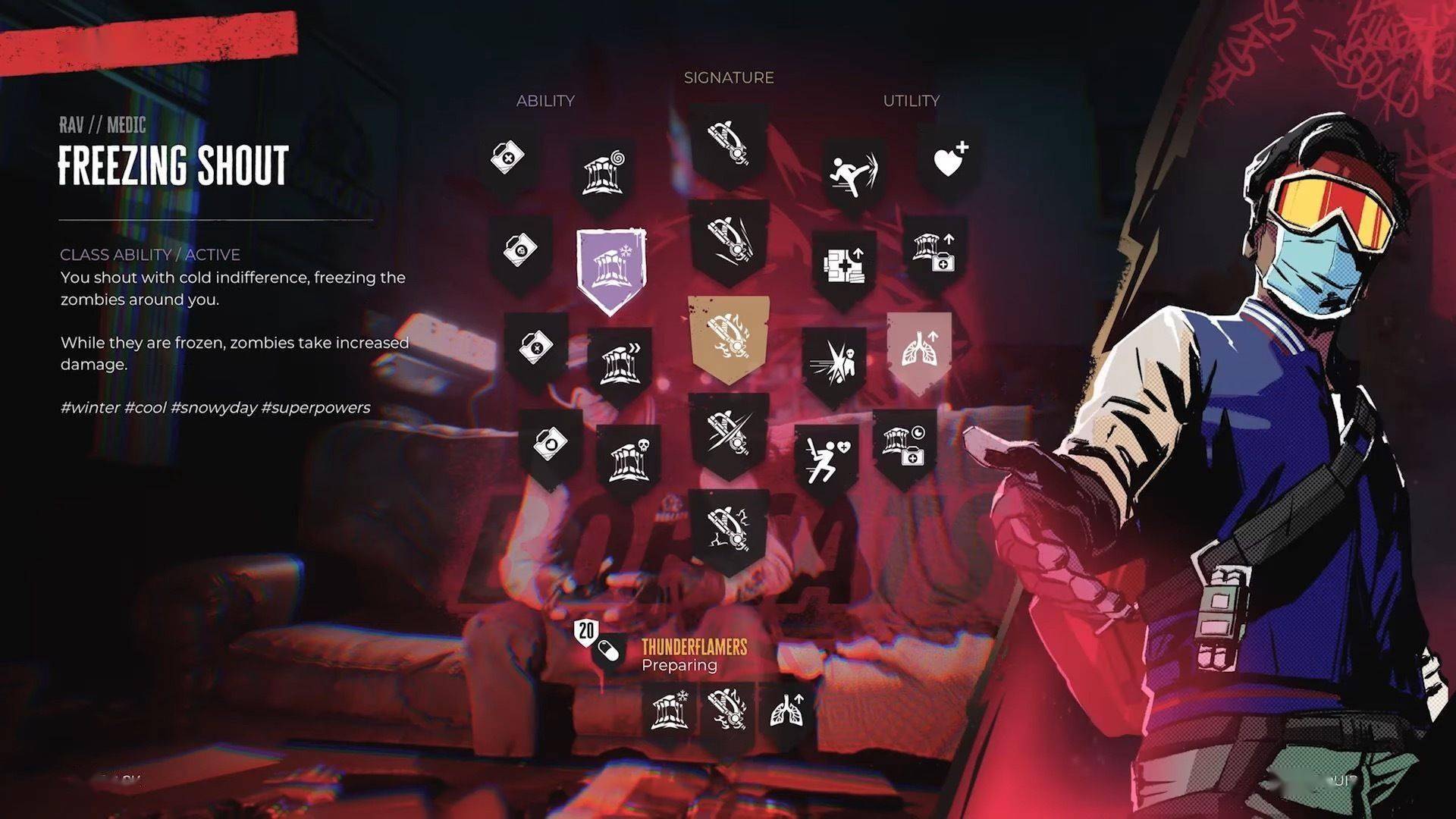Viewport: 1456px width, 819px height.
Task: Pick the chainsaw skill with lightning bolts
Action: 728,528
